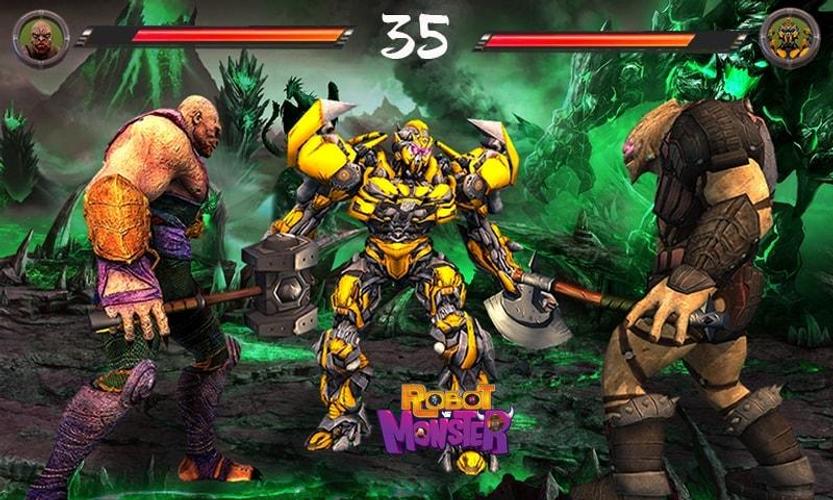
Task: Select the right opponent's portrait icon
Action: [x=790, y=38]
